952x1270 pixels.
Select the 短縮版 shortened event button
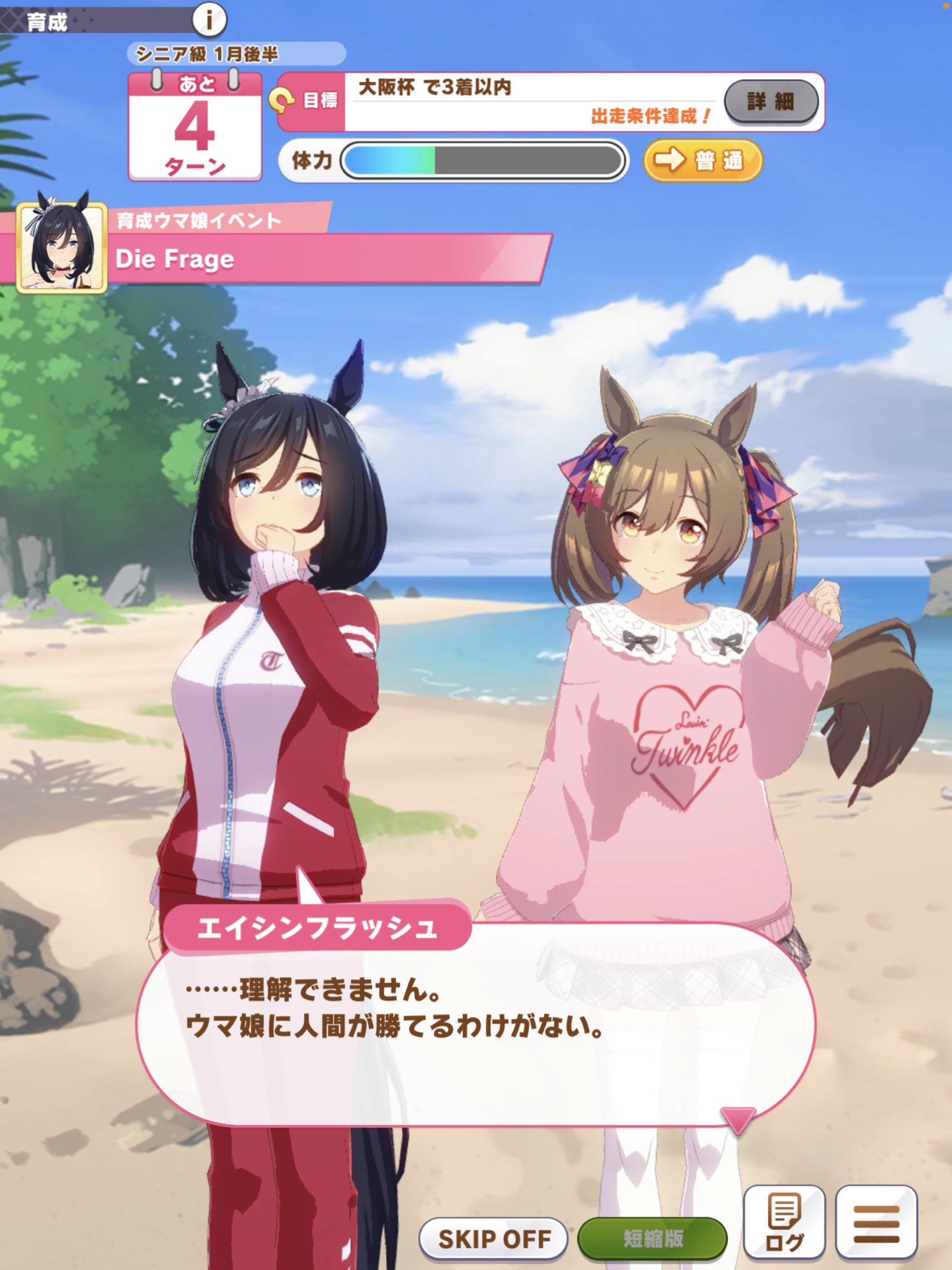653,1239
